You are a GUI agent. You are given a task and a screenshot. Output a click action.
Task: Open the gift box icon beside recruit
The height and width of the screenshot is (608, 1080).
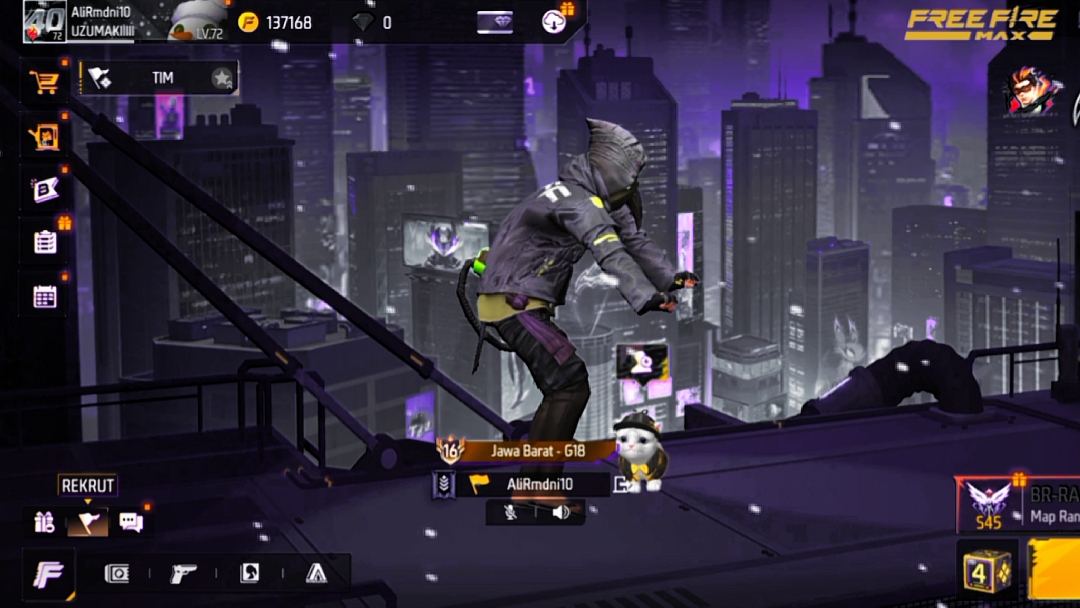(x=43, y=521)
